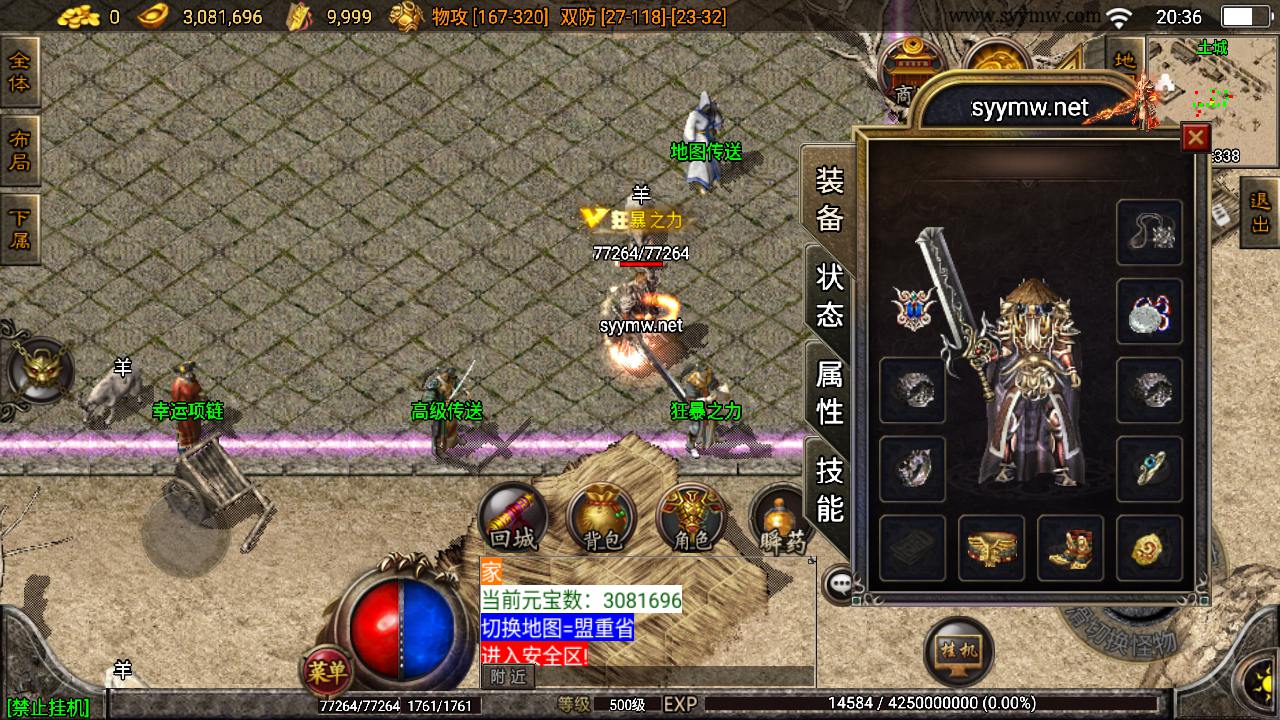Open the 角色 character sheet

[691, 518]
